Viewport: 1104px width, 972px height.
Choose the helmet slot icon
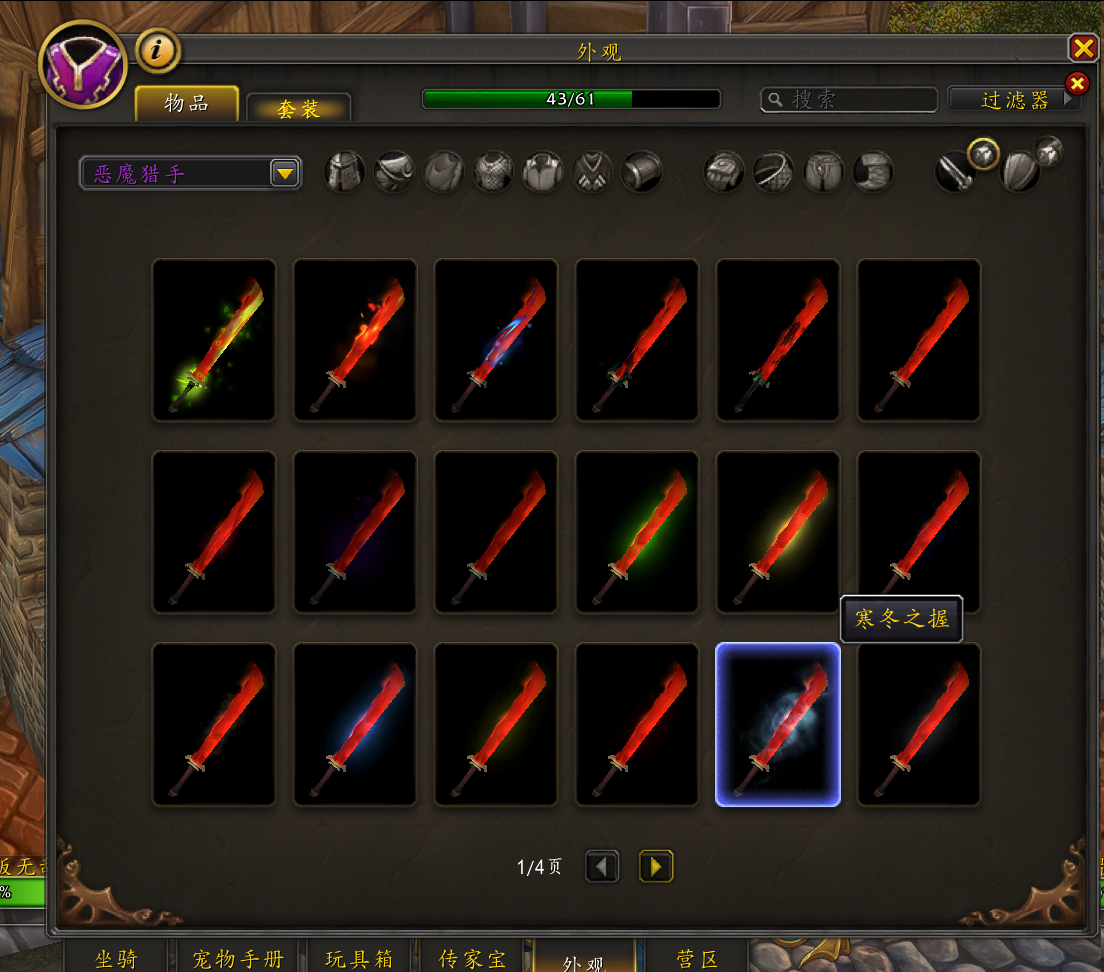coord(345,172)
